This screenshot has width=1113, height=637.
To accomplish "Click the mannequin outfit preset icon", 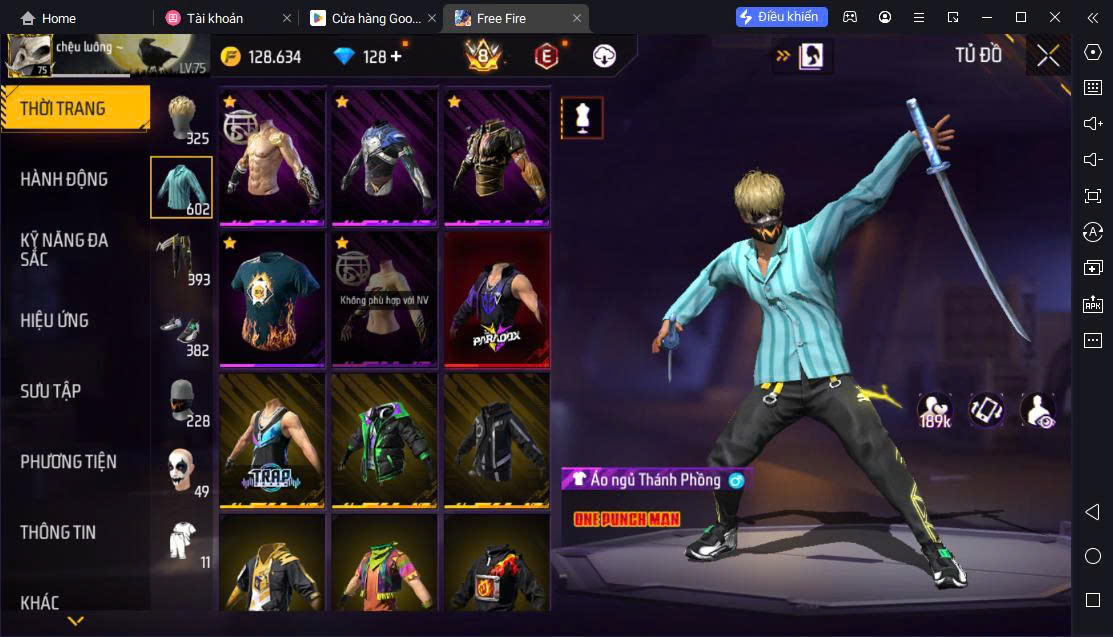I will (x=582, y=118).
